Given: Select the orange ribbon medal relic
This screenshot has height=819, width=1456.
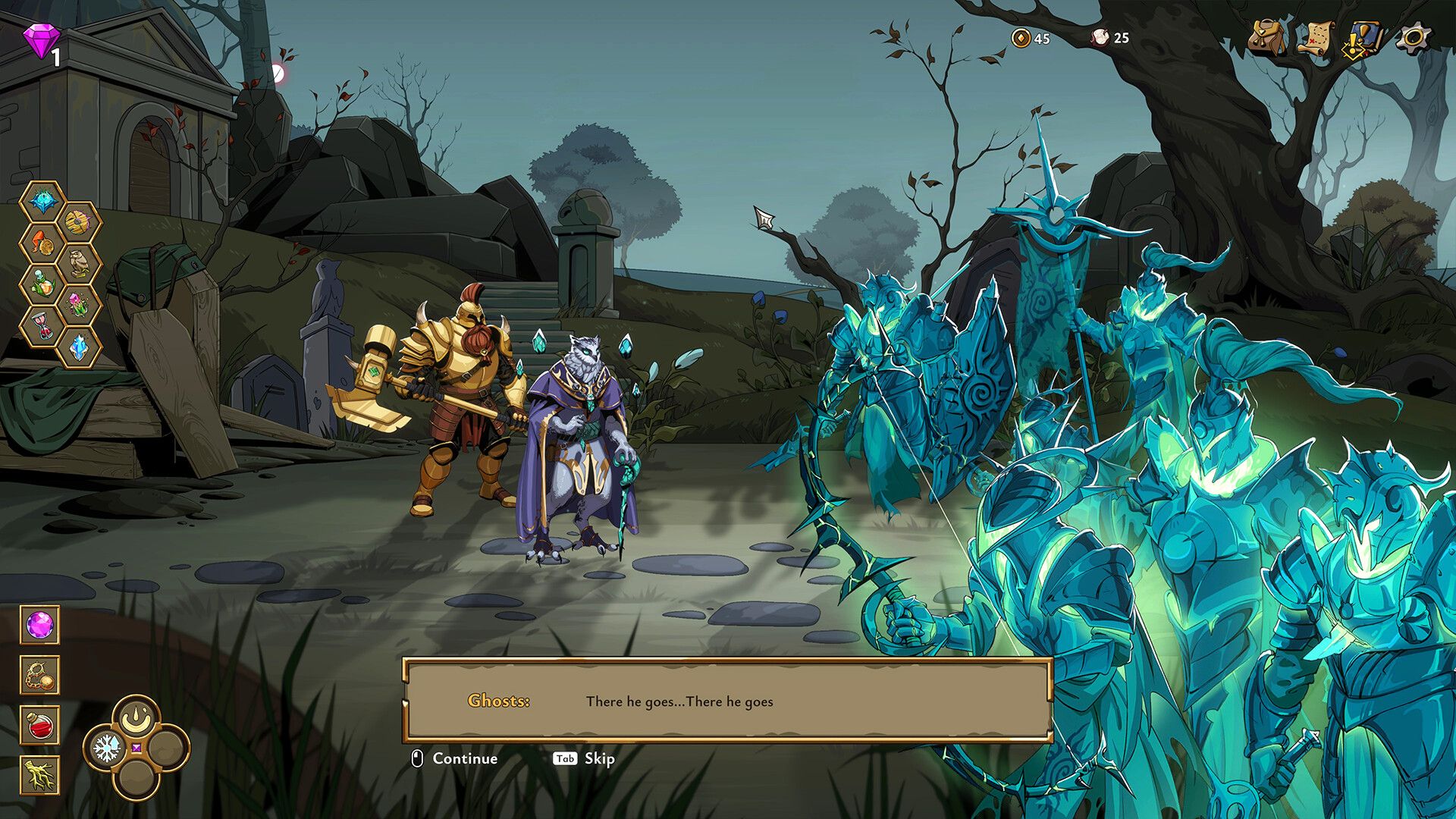Looking at the screenshot, I should coord(42,243).
